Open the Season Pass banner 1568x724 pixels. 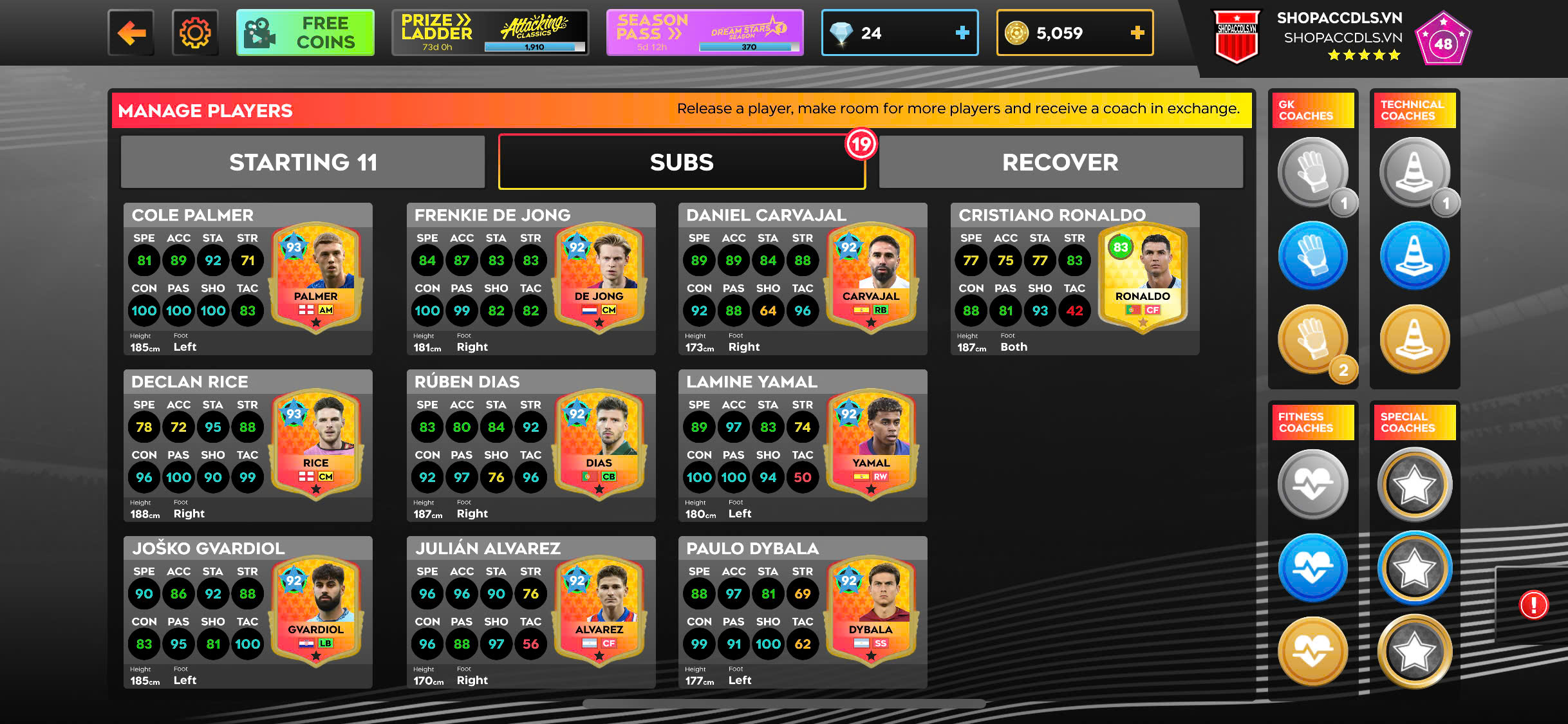point(705,33)
